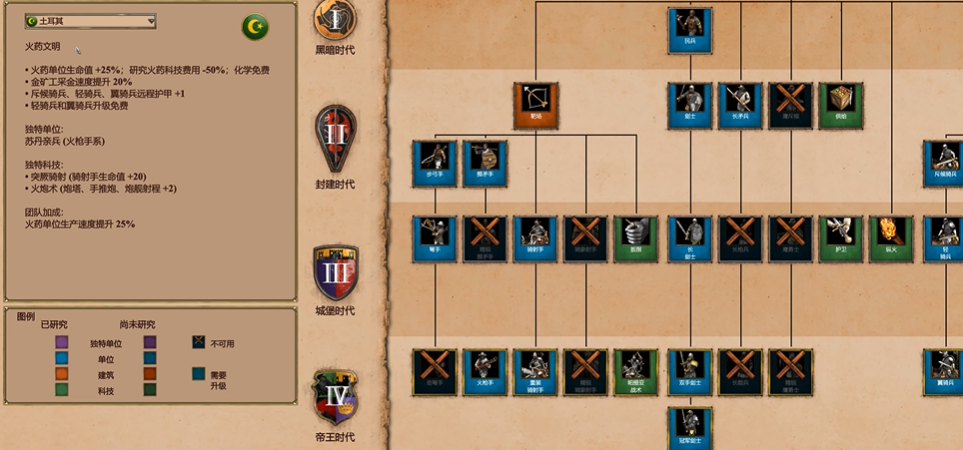Select the 重装骑射手 heavy cavalry archer node
Viewport: 963px width, 450px height.
(536, 372)
